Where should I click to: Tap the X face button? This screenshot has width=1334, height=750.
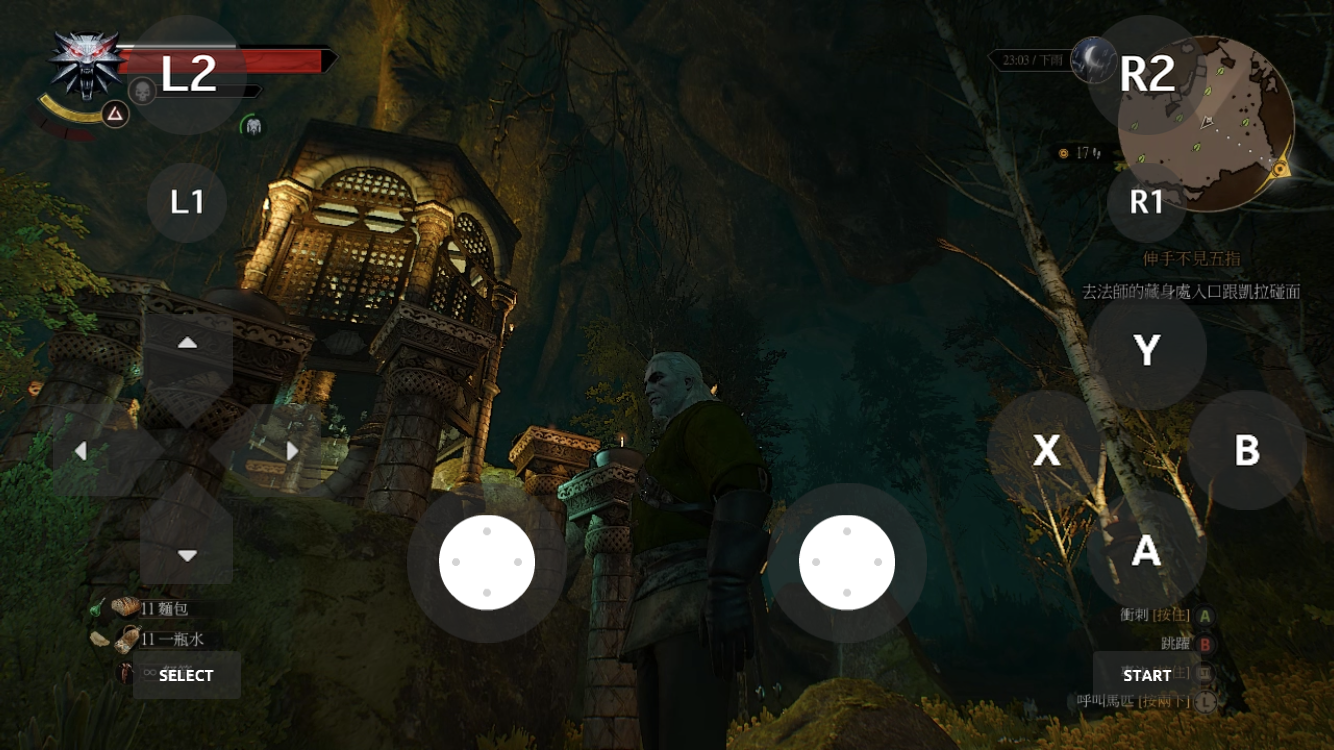tap(1046, 450)
